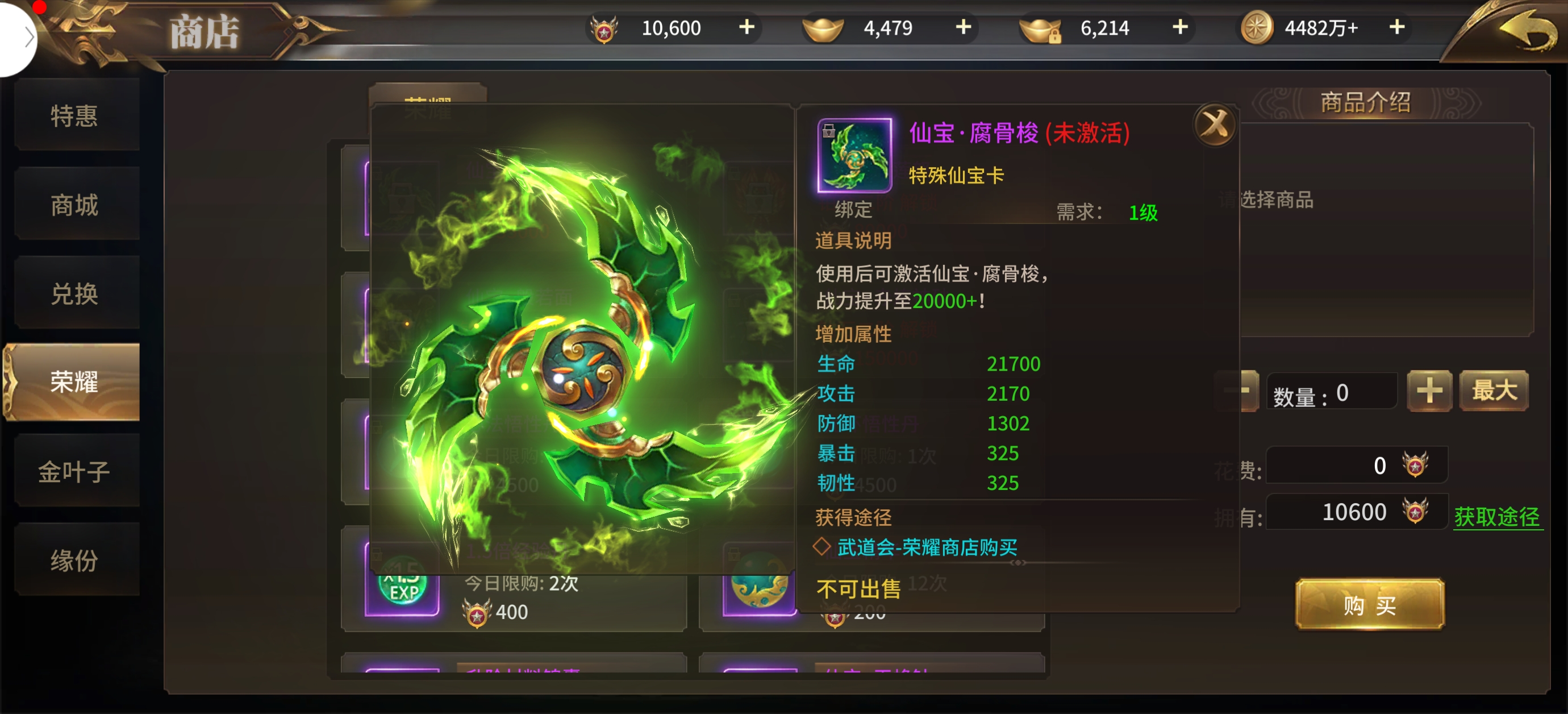
Task: Choose the 荣耀 shop tab
Action: tap(74, 382)
